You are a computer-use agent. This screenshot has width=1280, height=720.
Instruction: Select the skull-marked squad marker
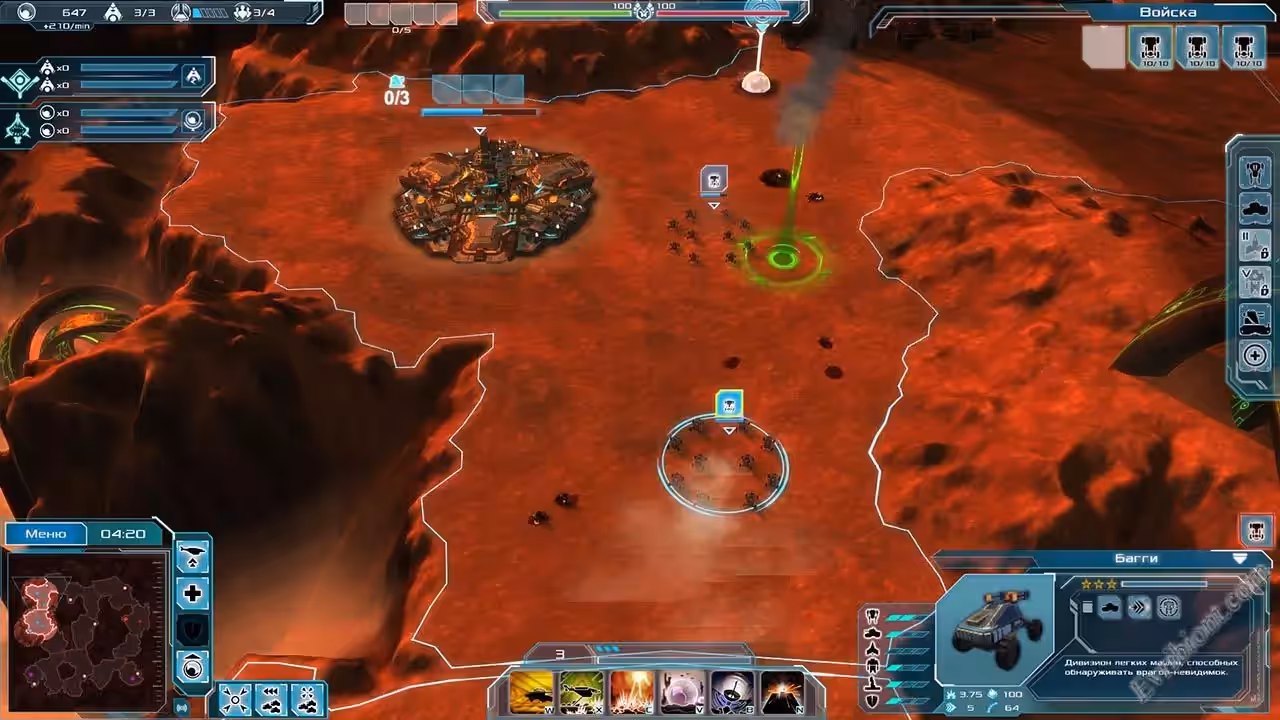pyautogui.click(x=713, y=181)
